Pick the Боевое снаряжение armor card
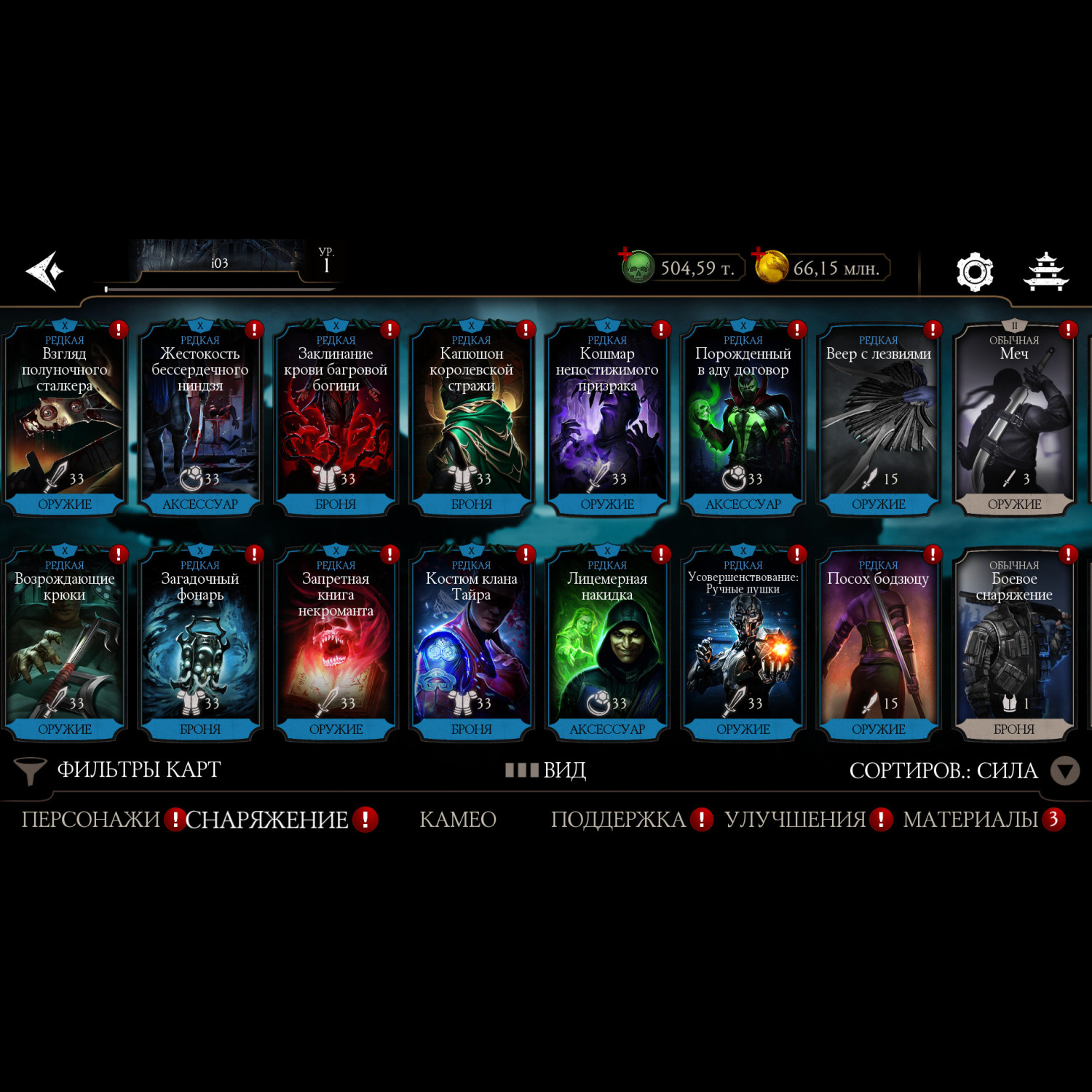Image resolution: width=1092 pixels, height=1092 pixels. point(1013,644)
